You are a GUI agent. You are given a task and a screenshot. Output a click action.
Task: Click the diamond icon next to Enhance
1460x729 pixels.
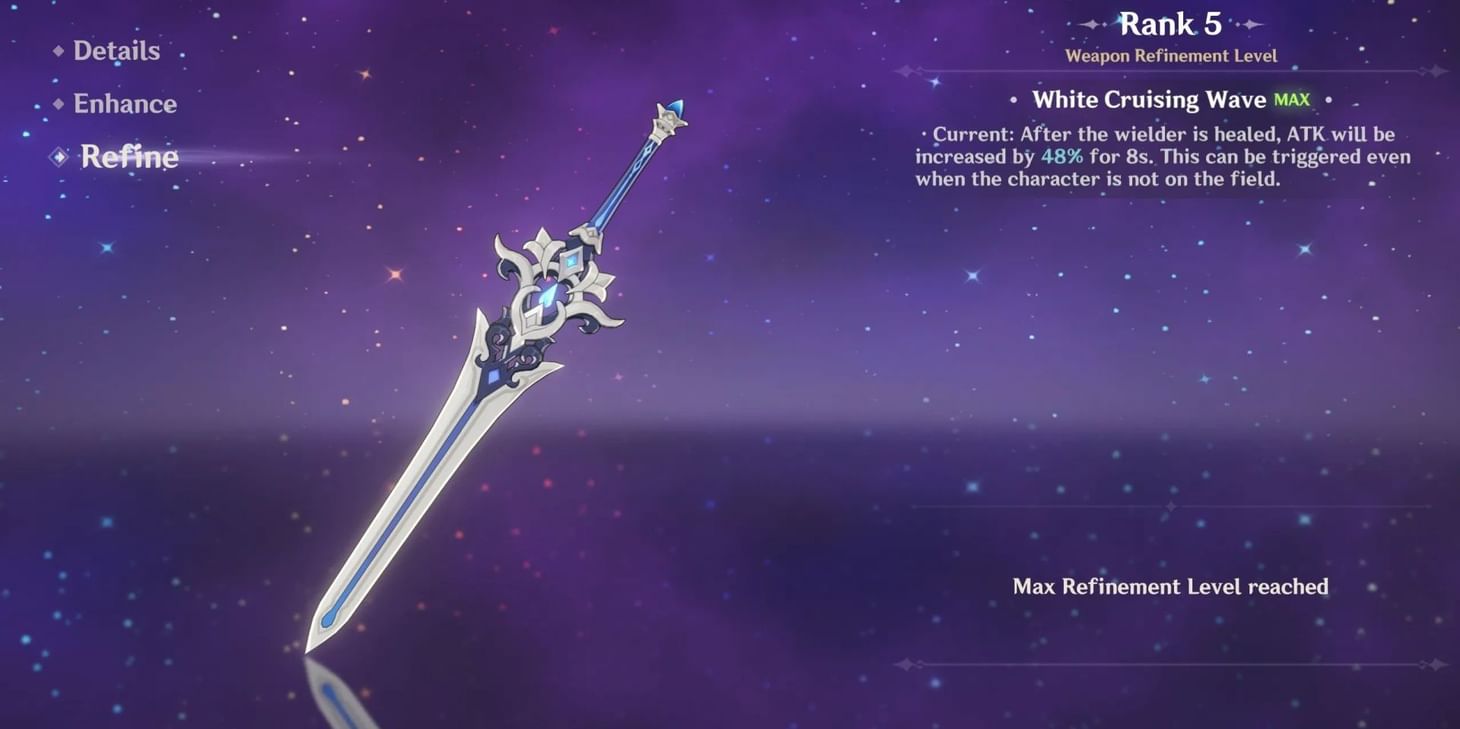(58, 103)
